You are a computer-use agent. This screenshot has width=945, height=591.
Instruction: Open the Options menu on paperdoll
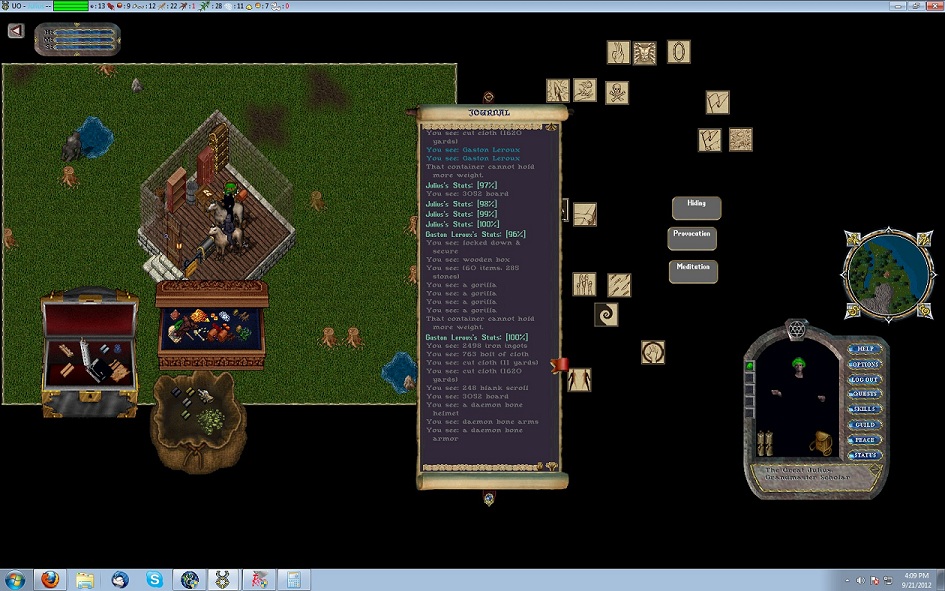pos(864,365)
